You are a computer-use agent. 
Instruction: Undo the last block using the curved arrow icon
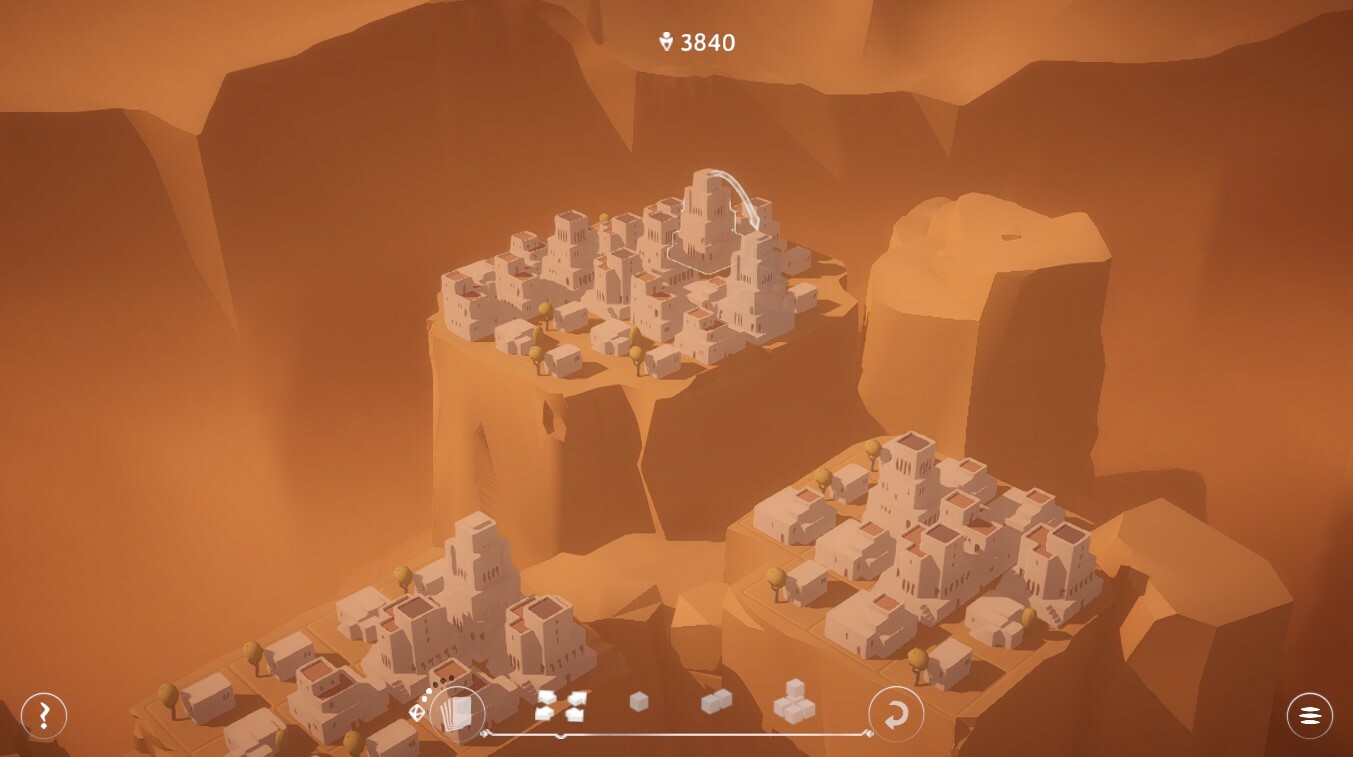896,714
